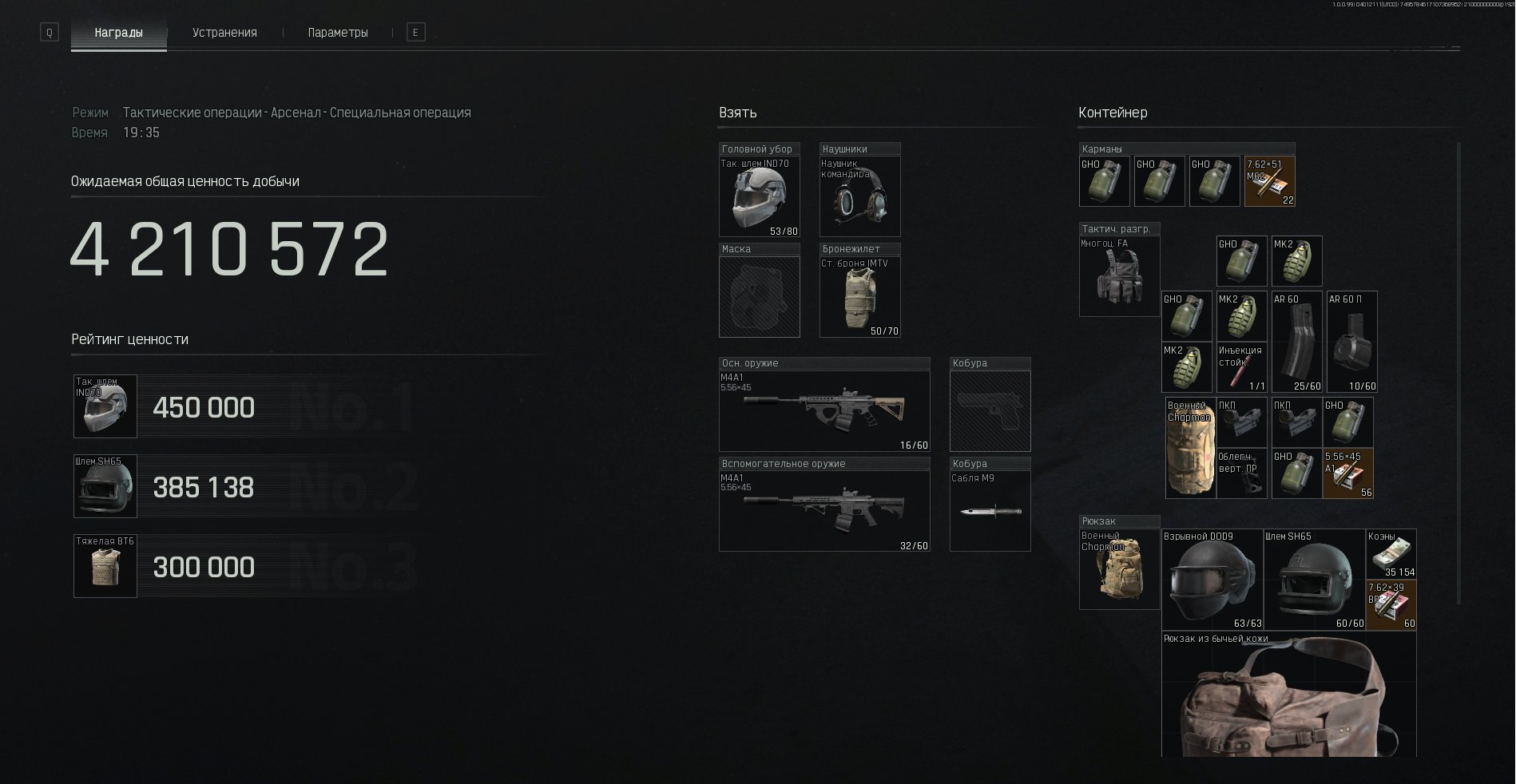
Task: Switch to the Награды tab
Action: click(118, 33)
